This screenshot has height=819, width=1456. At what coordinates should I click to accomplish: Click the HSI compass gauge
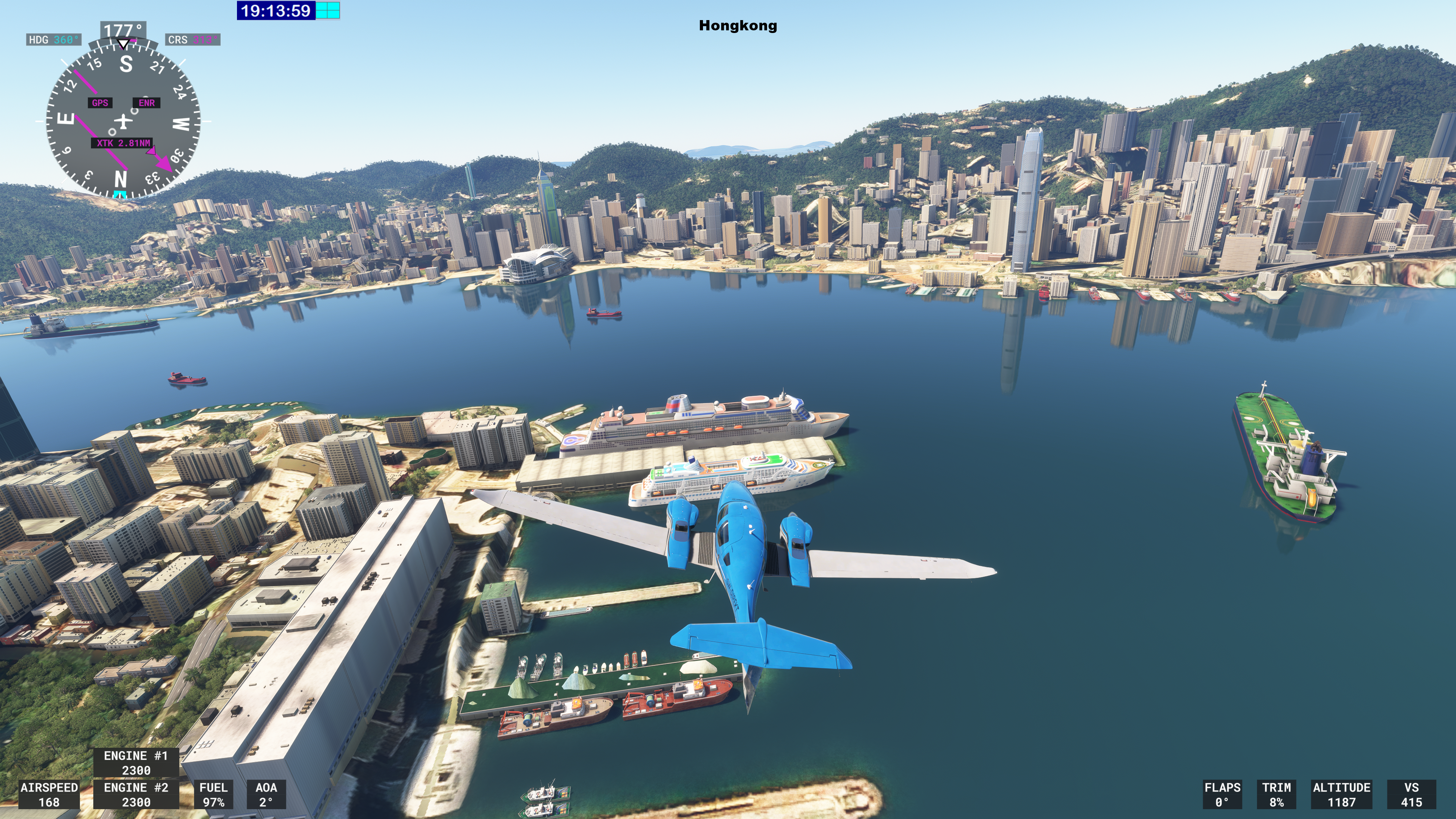123,121
